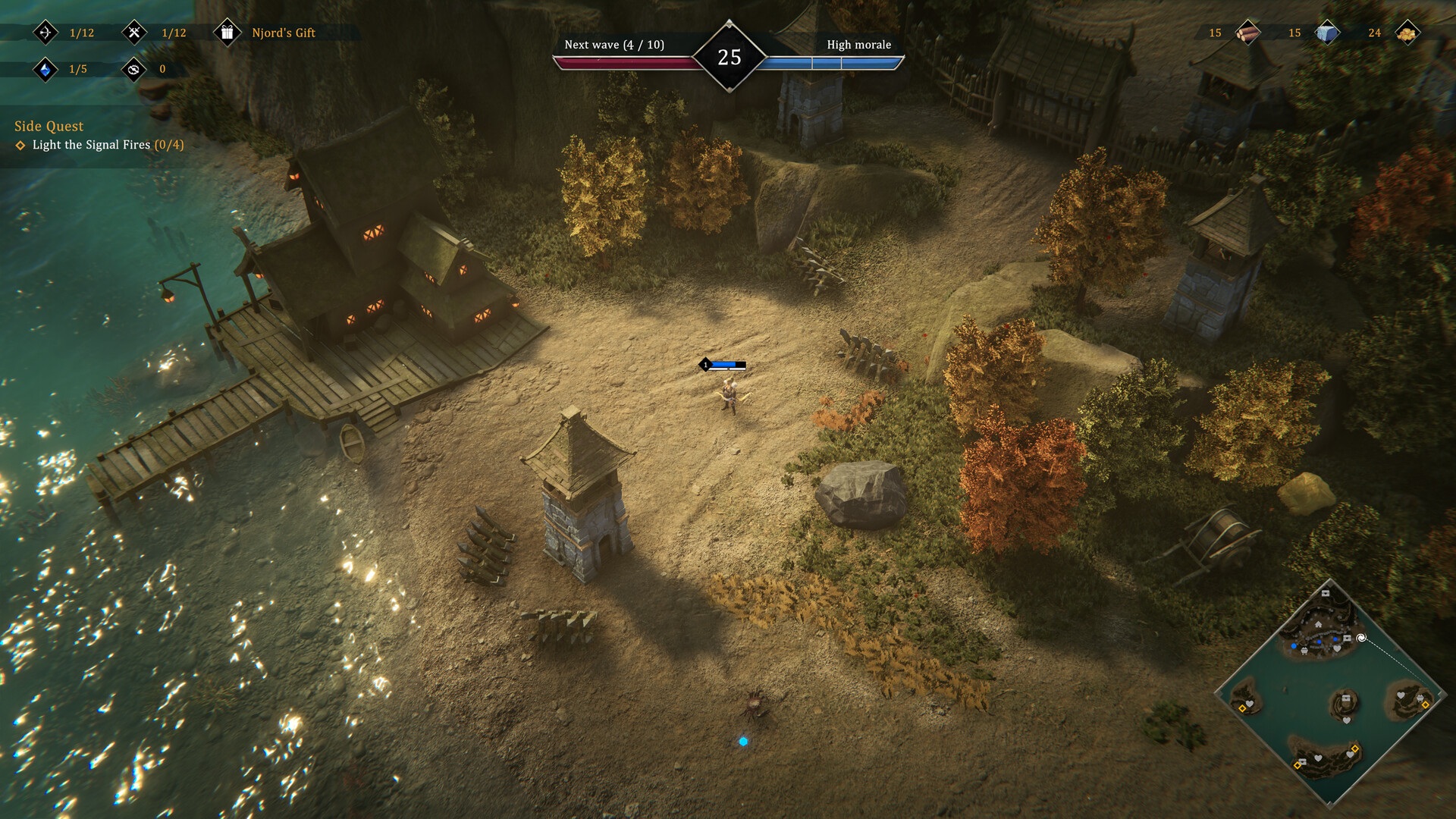Click the bow archer count icon
The image size is (1456, 819).
[x=45, y=33]
